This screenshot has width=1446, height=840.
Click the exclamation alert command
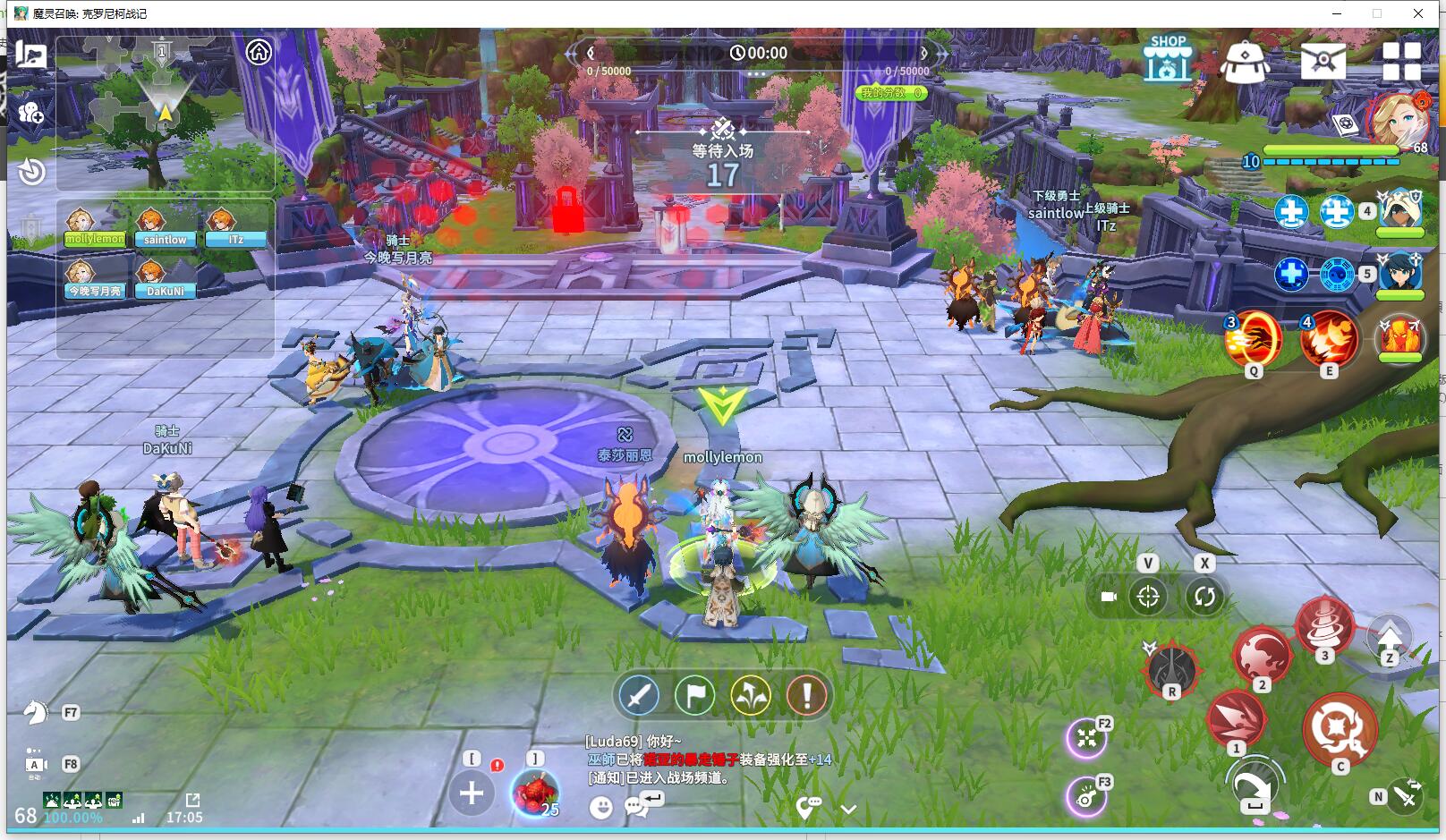click(806, 695)
